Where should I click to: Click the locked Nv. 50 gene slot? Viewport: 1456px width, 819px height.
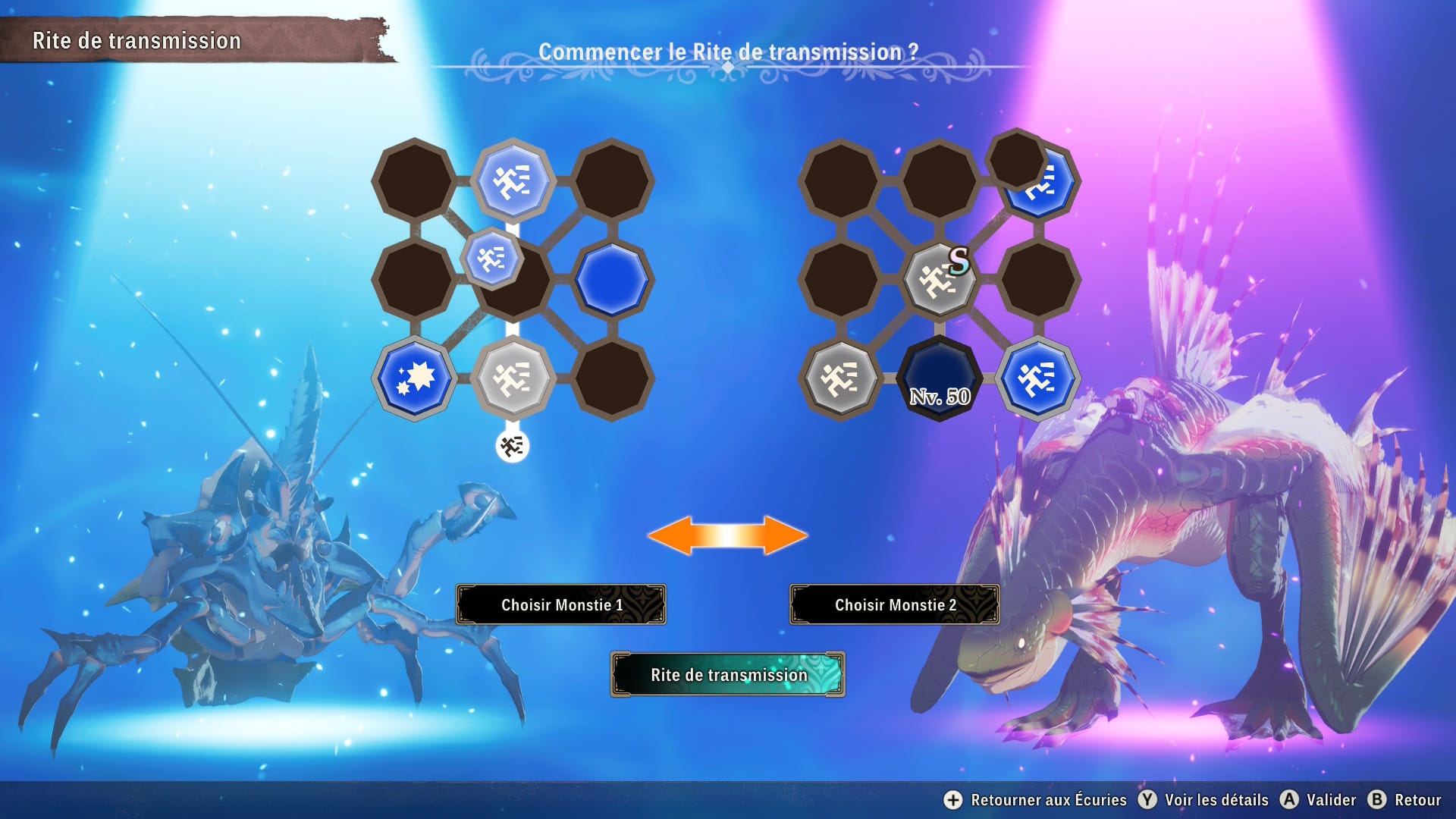(x=939, y=379)
